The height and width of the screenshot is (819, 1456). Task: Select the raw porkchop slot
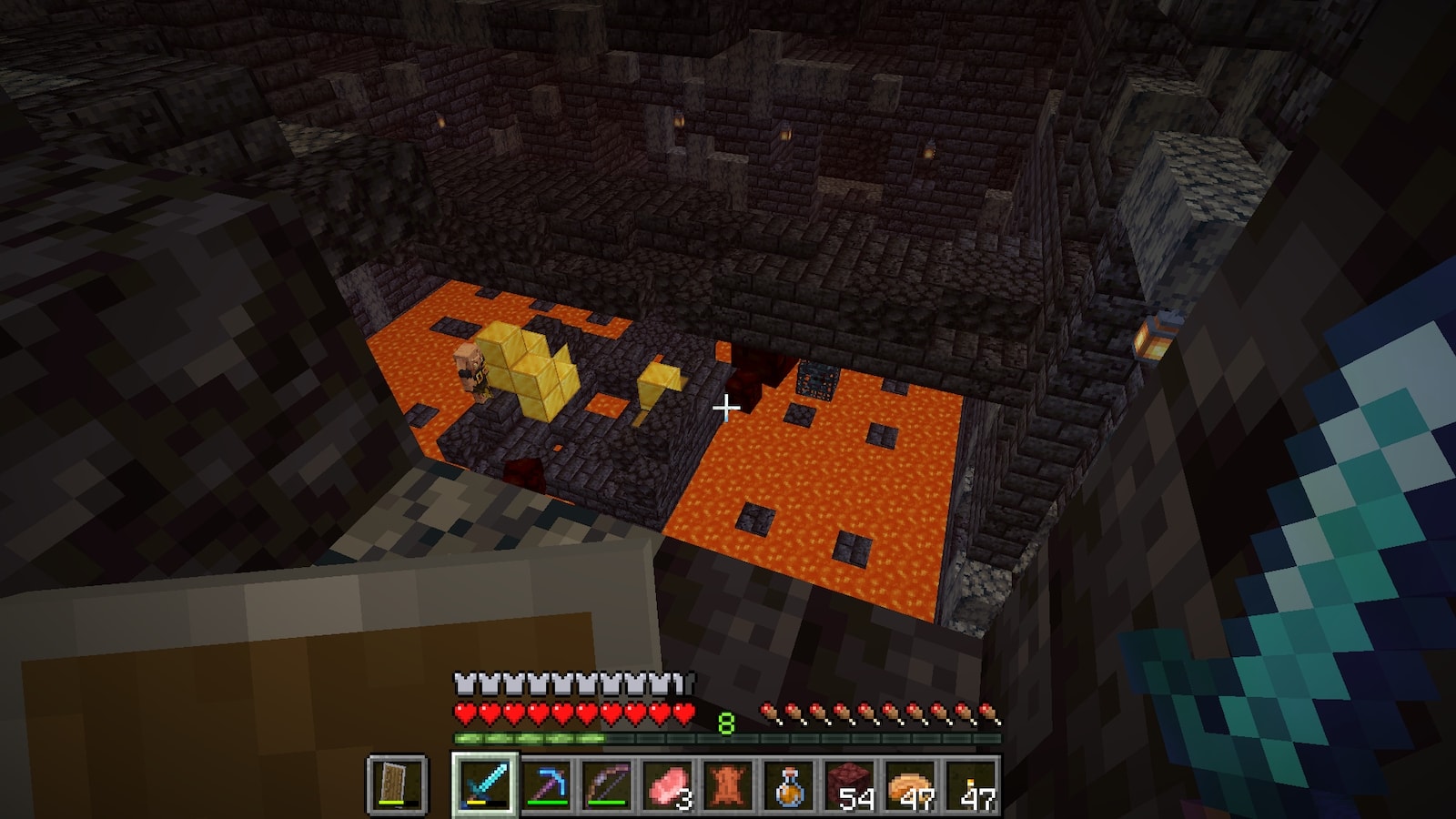(667, 784)
